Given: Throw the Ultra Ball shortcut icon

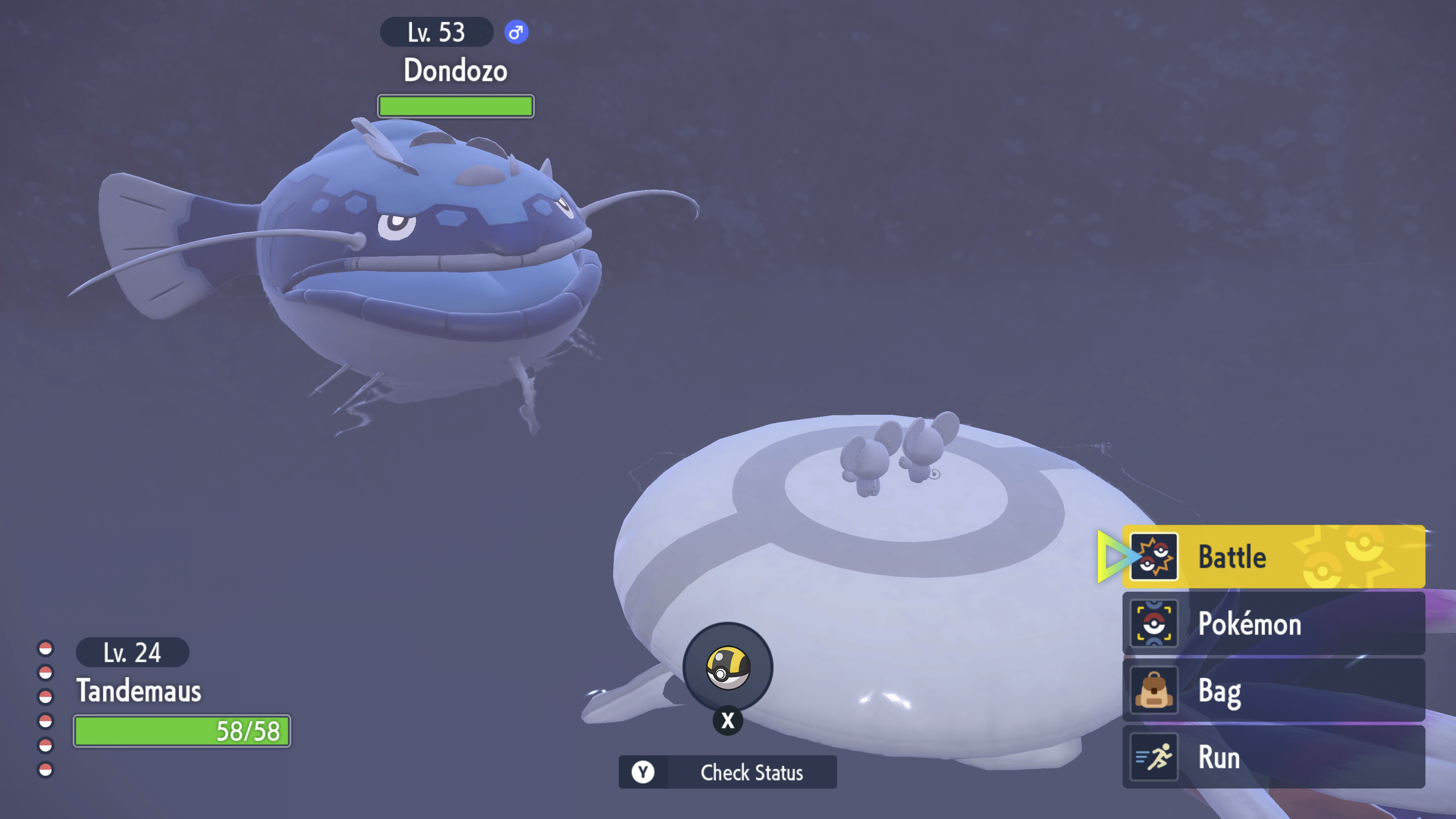Looking at the screenshot, I should (x=728, y=668).
